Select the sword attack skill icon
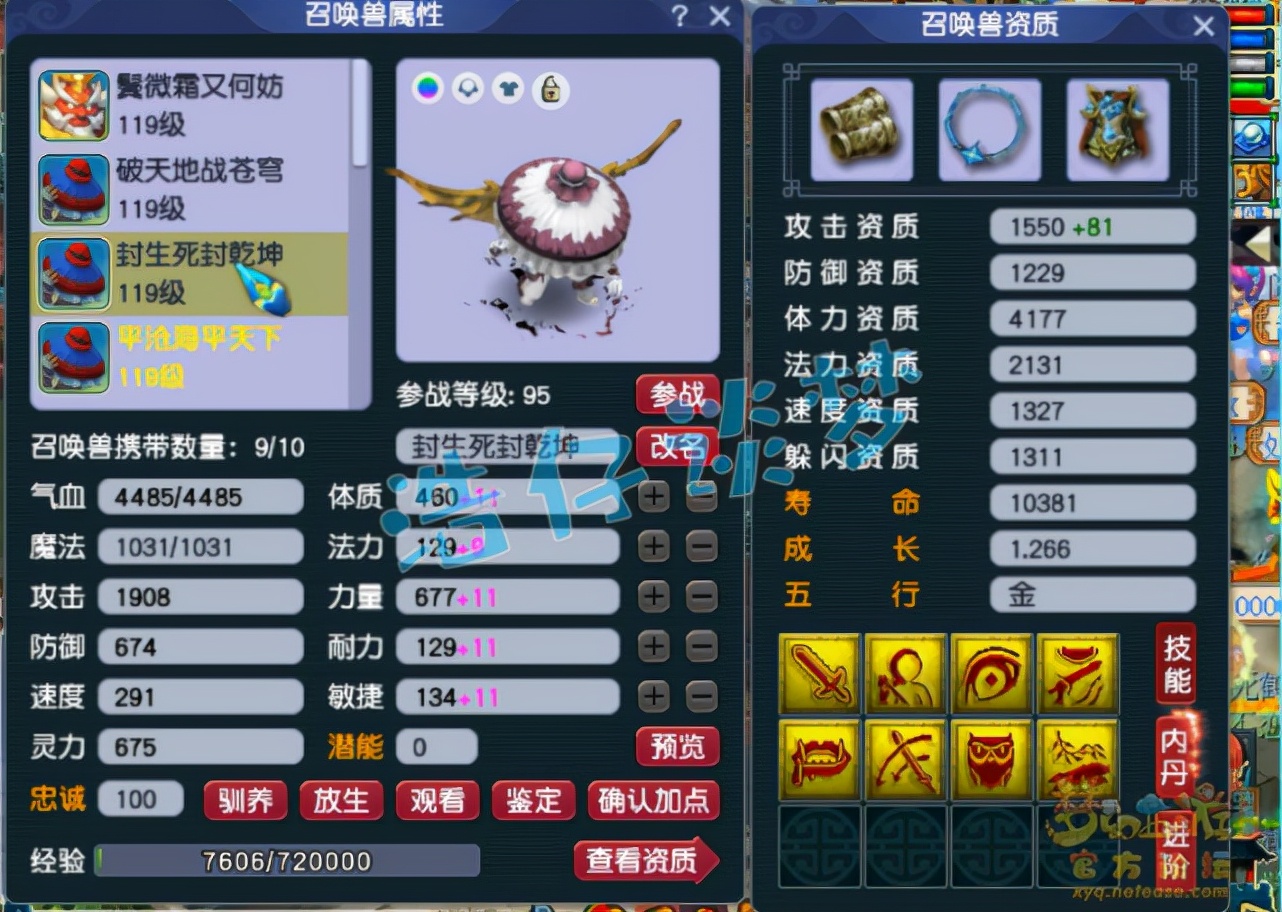Viewport: 1282px width, 912px height. [819, 673]
